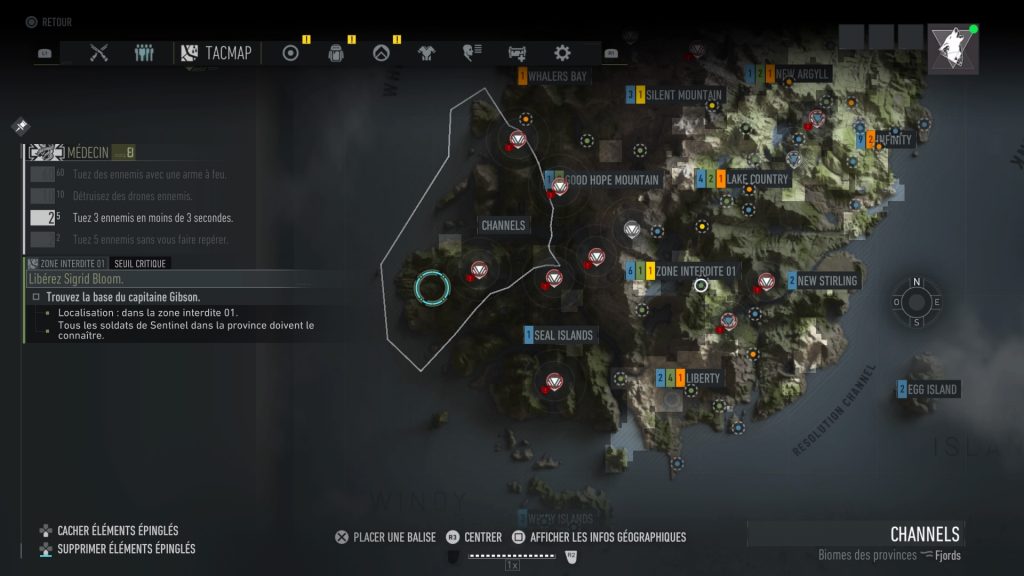Screen dimensions: 1024x576
Task: Switch to the squad members tab
Action: (144, 53)
